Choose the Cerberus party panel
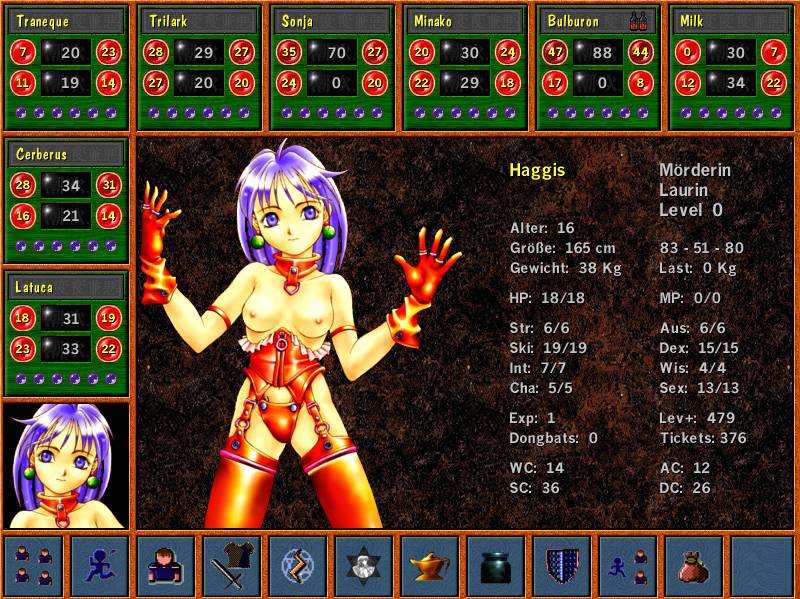800x599 pixels. 67,200
